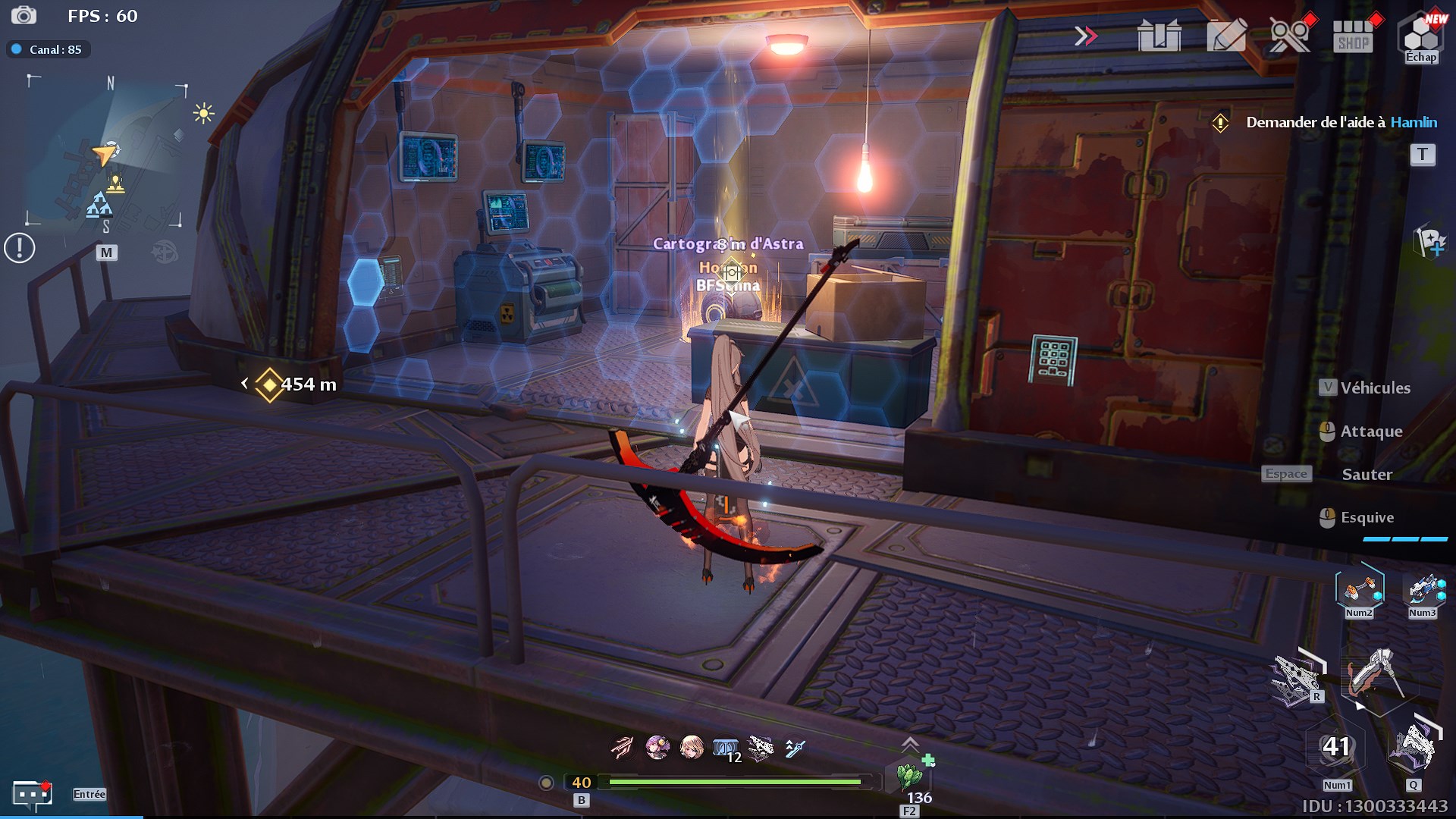Open the chat bubble window
Viewport: 1456px width, 819px height.
click(31, 794)
